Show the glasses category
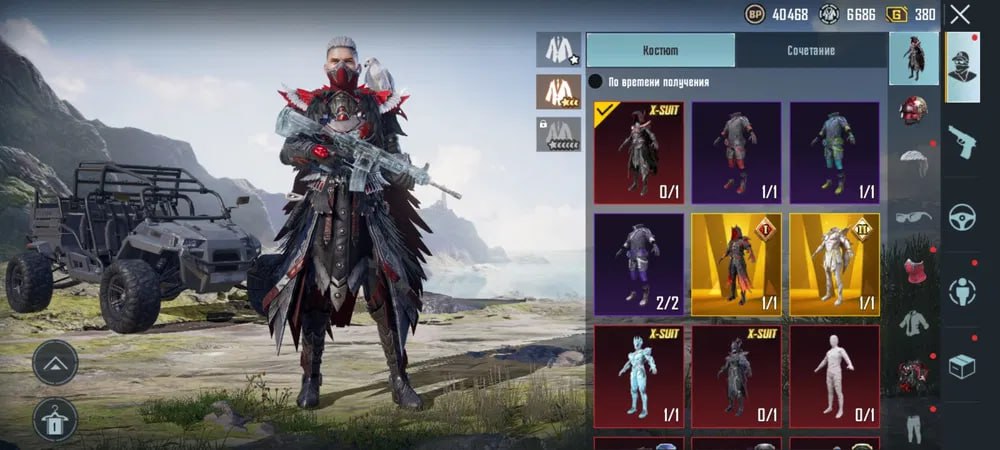1000x450 pixels. click(x=913, y=216)
